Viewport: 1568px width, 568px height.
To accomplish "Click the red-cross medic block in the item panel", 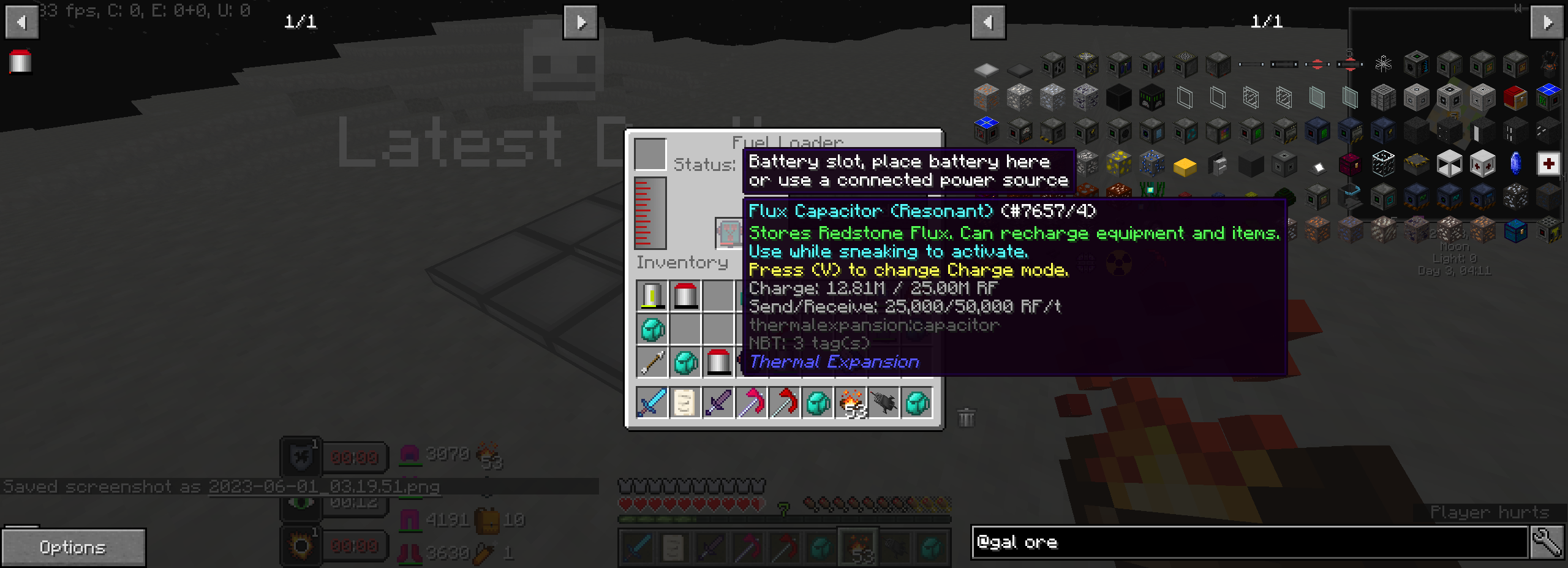I will (x=1550, y=164).
